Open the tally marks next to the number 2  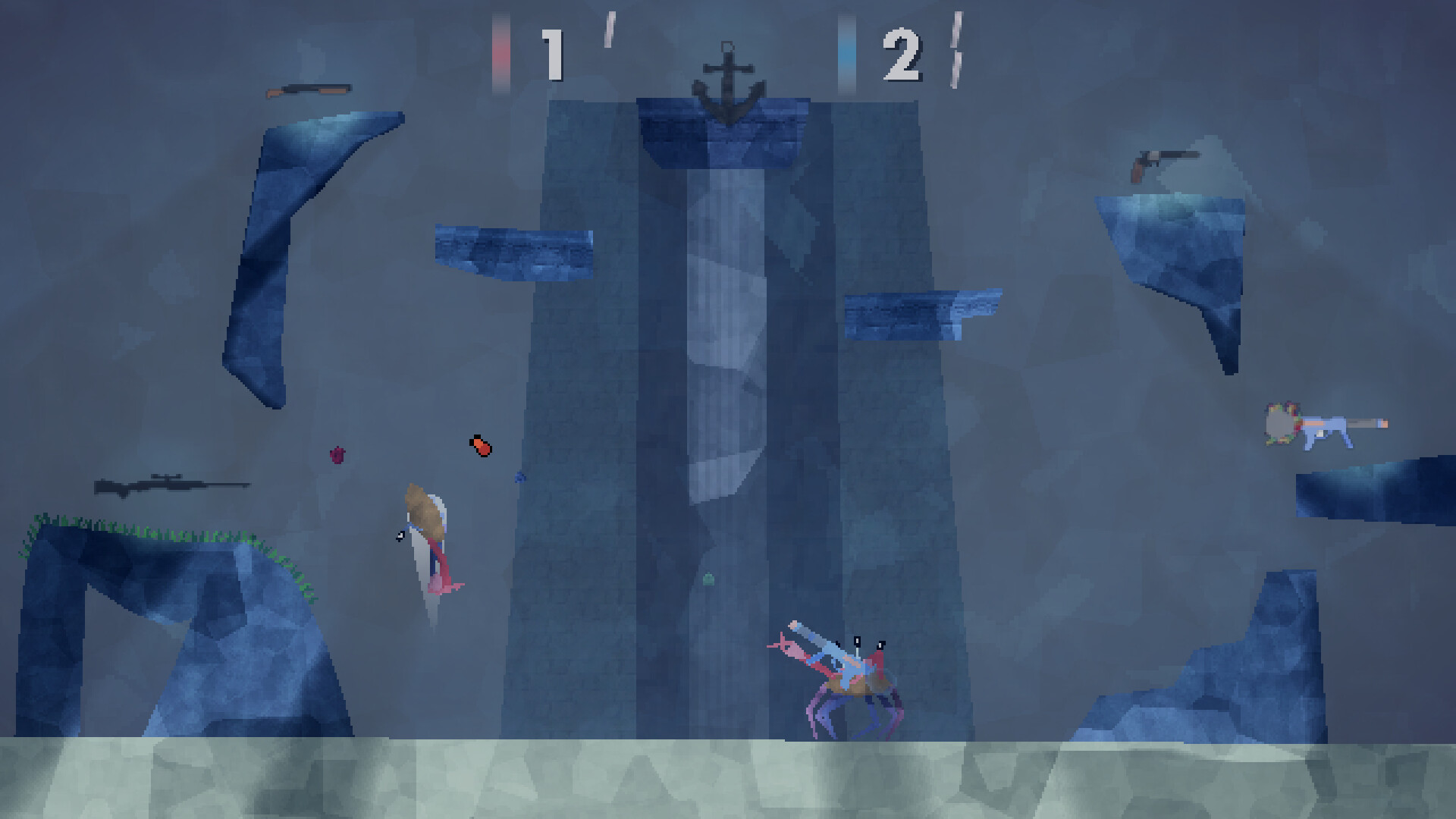tap(957, 49)
